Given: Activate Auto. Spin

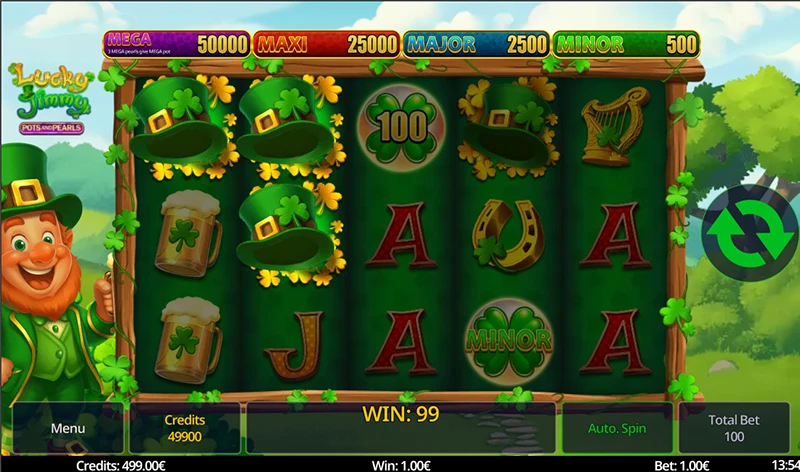Looking at the screenshot, I should click(617, 429).
